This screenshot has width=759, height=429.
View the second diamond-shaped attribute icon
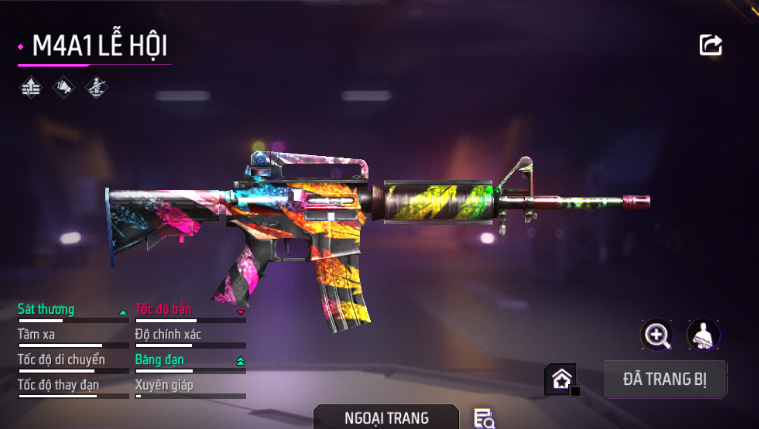[x=63, y=87]
